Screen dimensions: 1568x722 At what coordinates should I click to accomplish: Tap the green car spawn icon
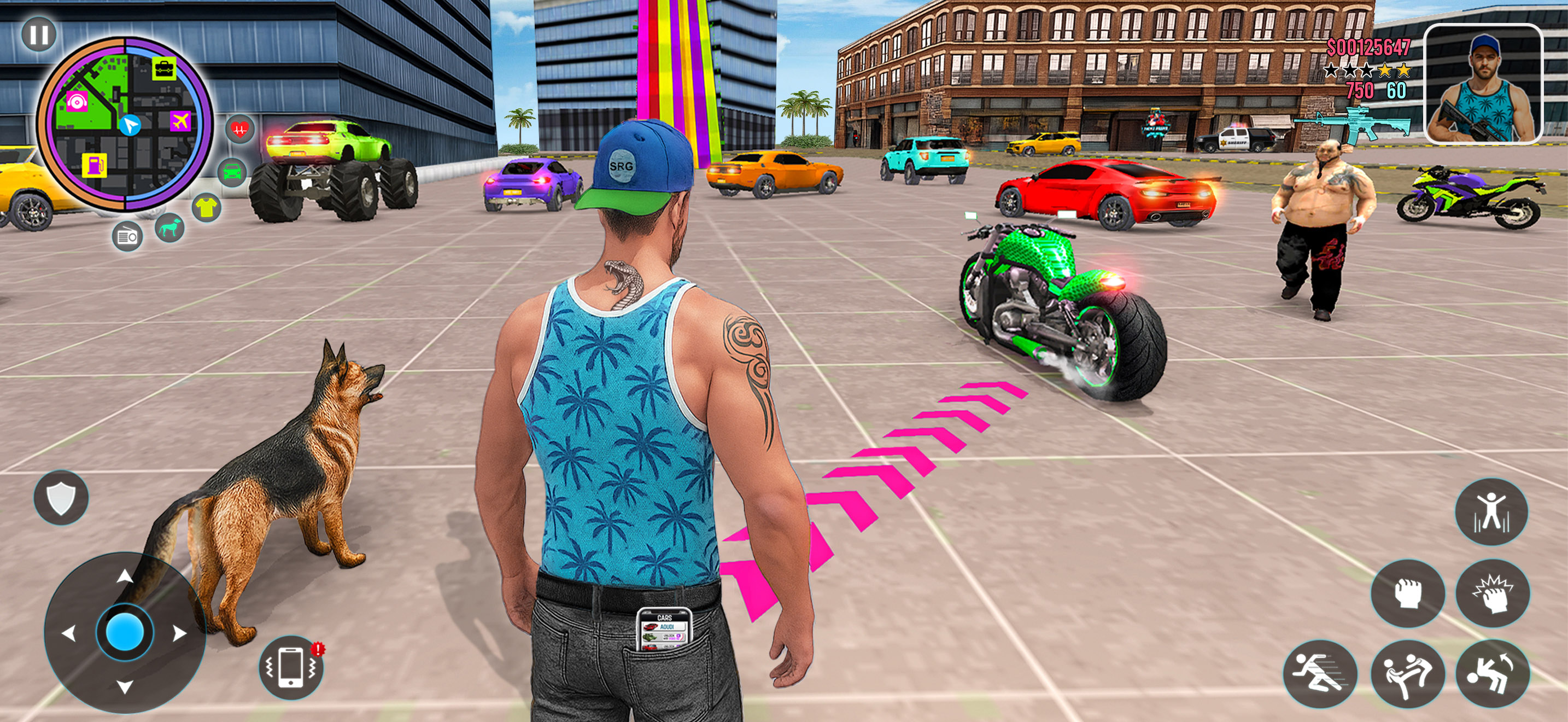[x=232, y=172]
